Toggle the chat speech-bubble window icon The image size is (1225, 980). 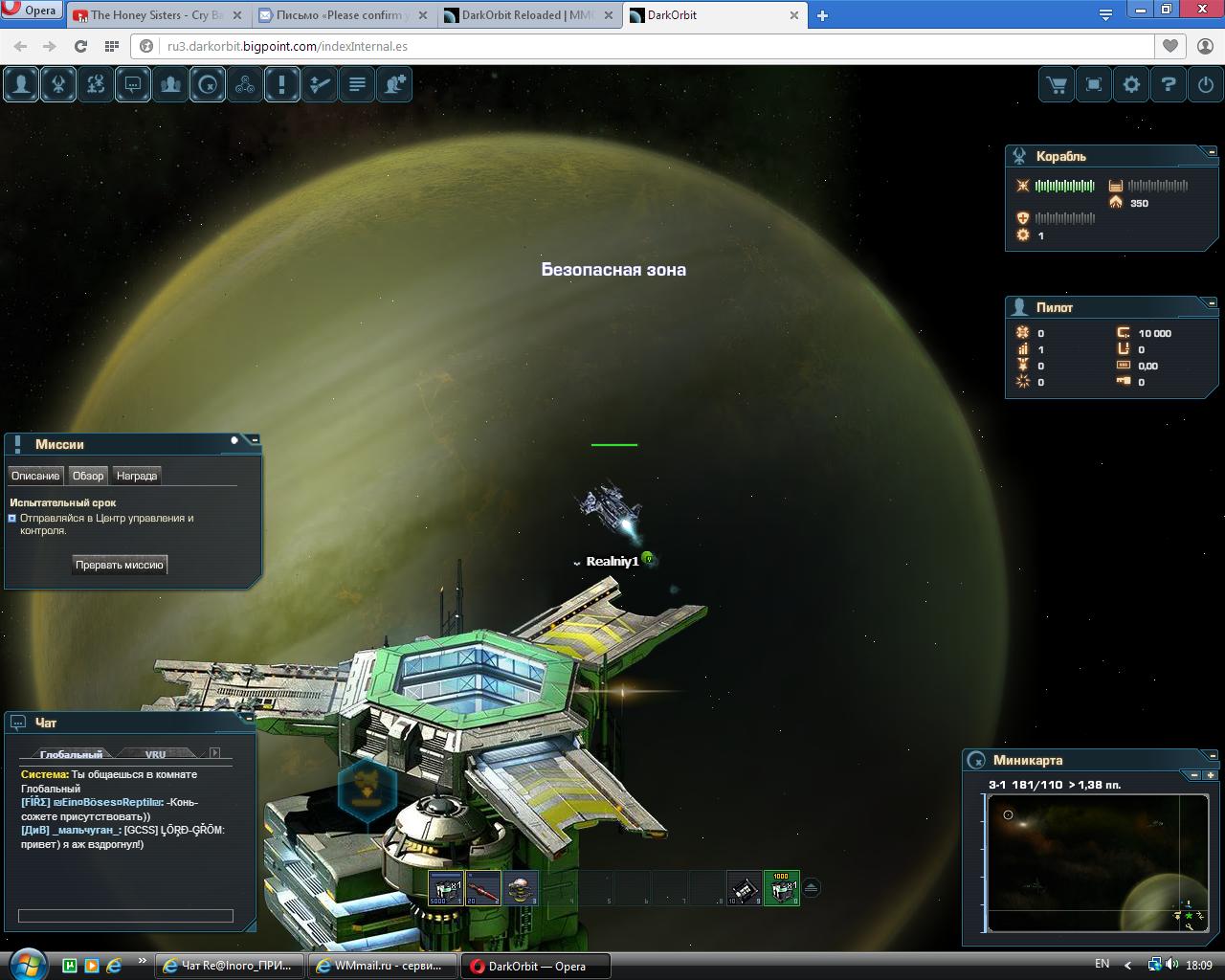pyautogui.click(x=133, y=84)
